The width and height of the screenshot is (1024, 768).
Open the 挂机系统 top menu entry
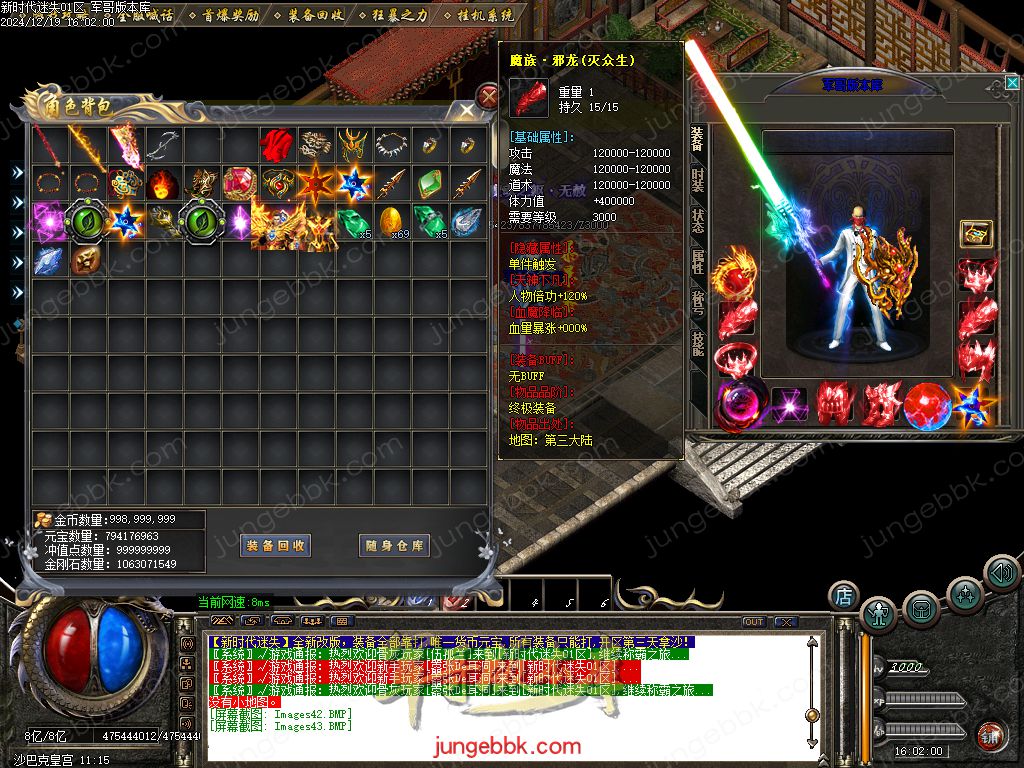coord(486,16)
